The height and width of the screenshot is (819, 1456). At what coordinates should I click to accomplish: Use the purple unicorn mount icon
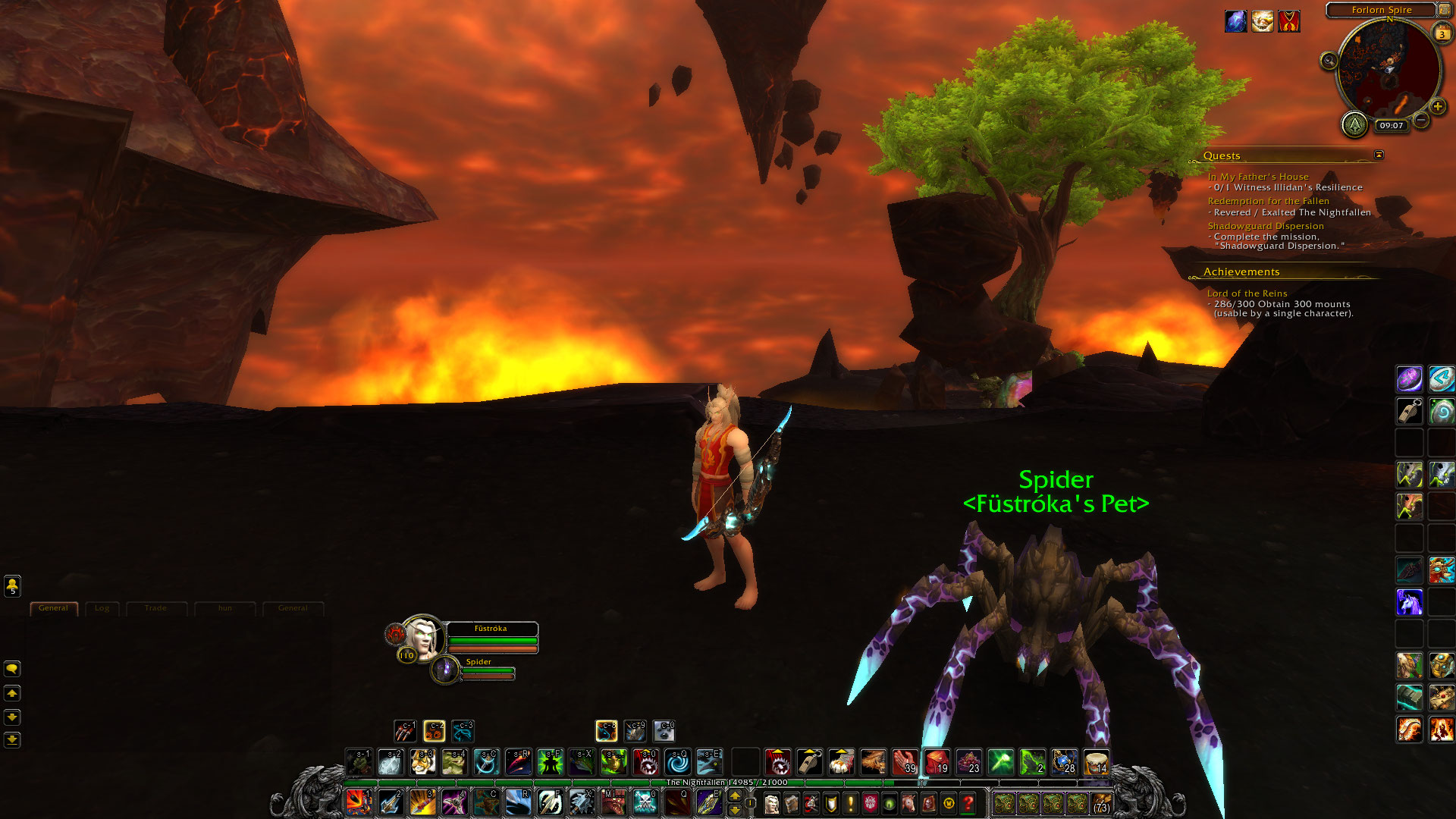pyautogui.click(x=1409, y=602)
